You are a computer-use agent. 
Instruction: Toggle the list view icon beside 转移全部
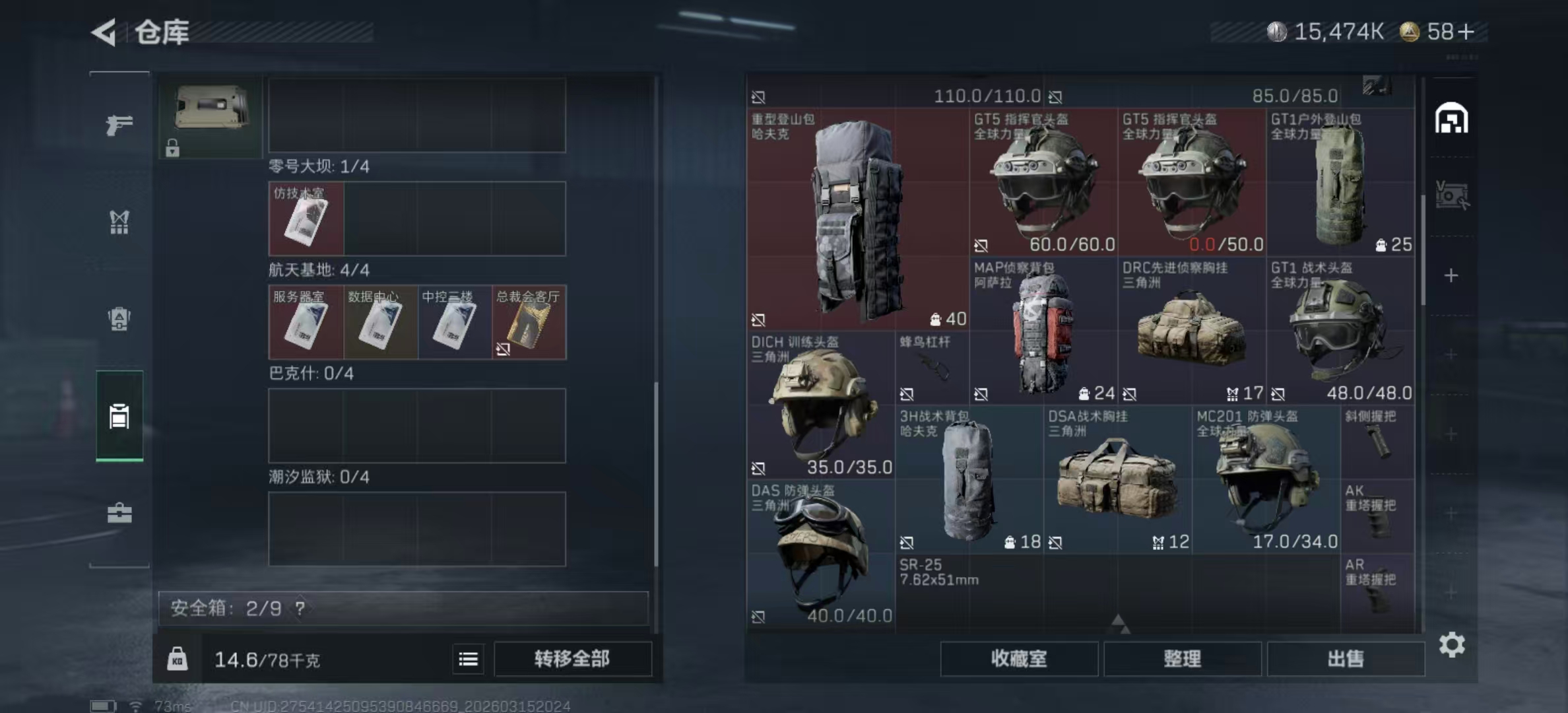point(468,659)
